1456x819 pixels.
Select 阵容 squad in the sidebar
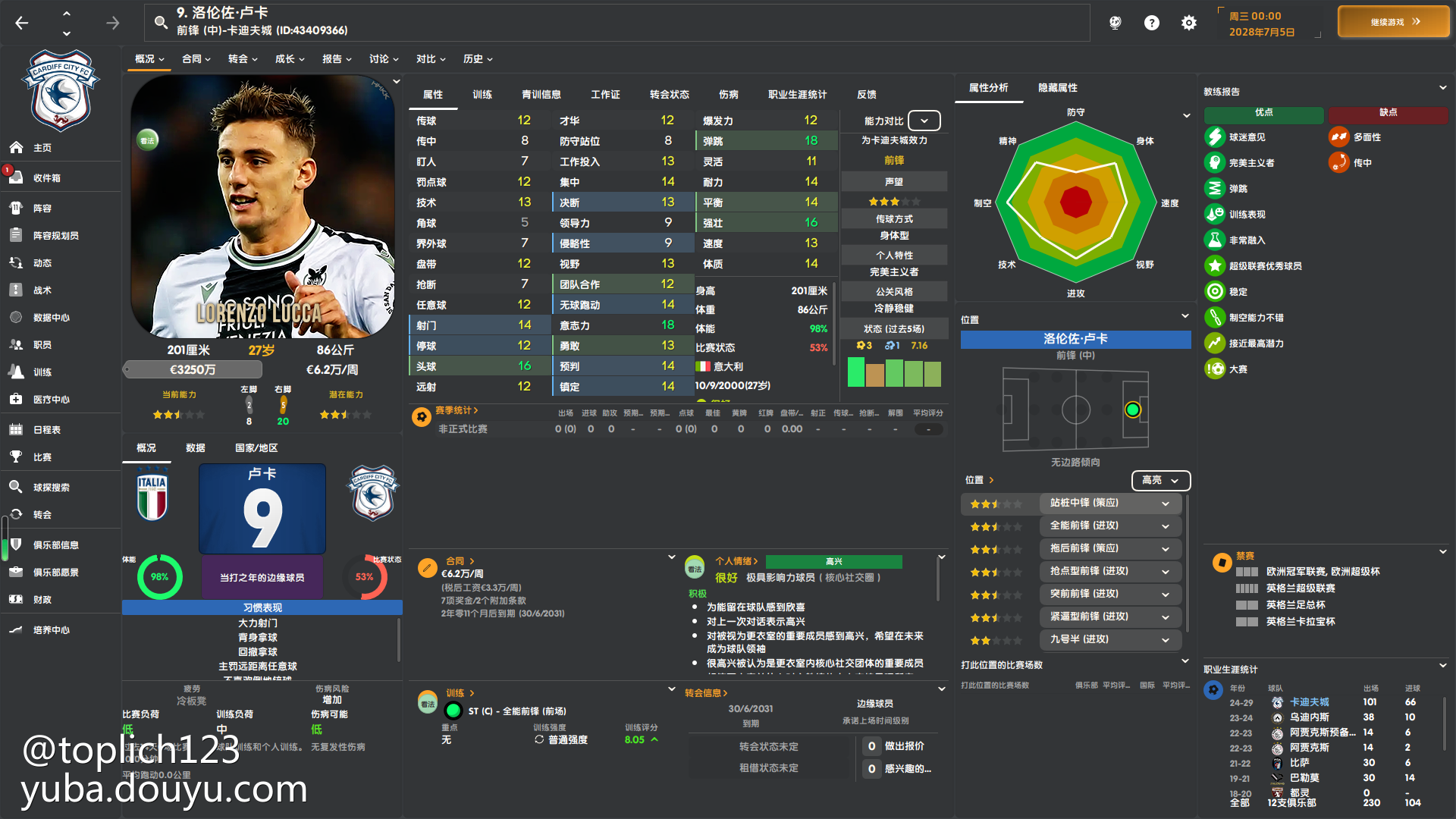[42, 209]
